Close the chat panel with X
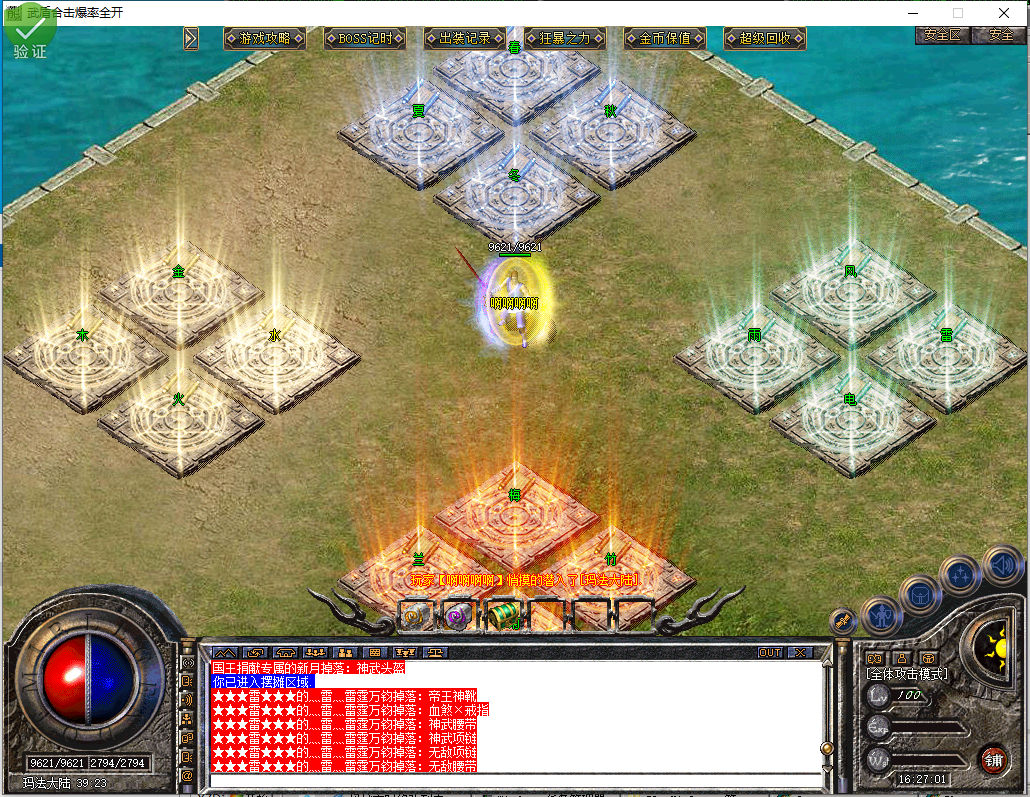This screenshot has width=1030, height=797. [x=800, y=652]
